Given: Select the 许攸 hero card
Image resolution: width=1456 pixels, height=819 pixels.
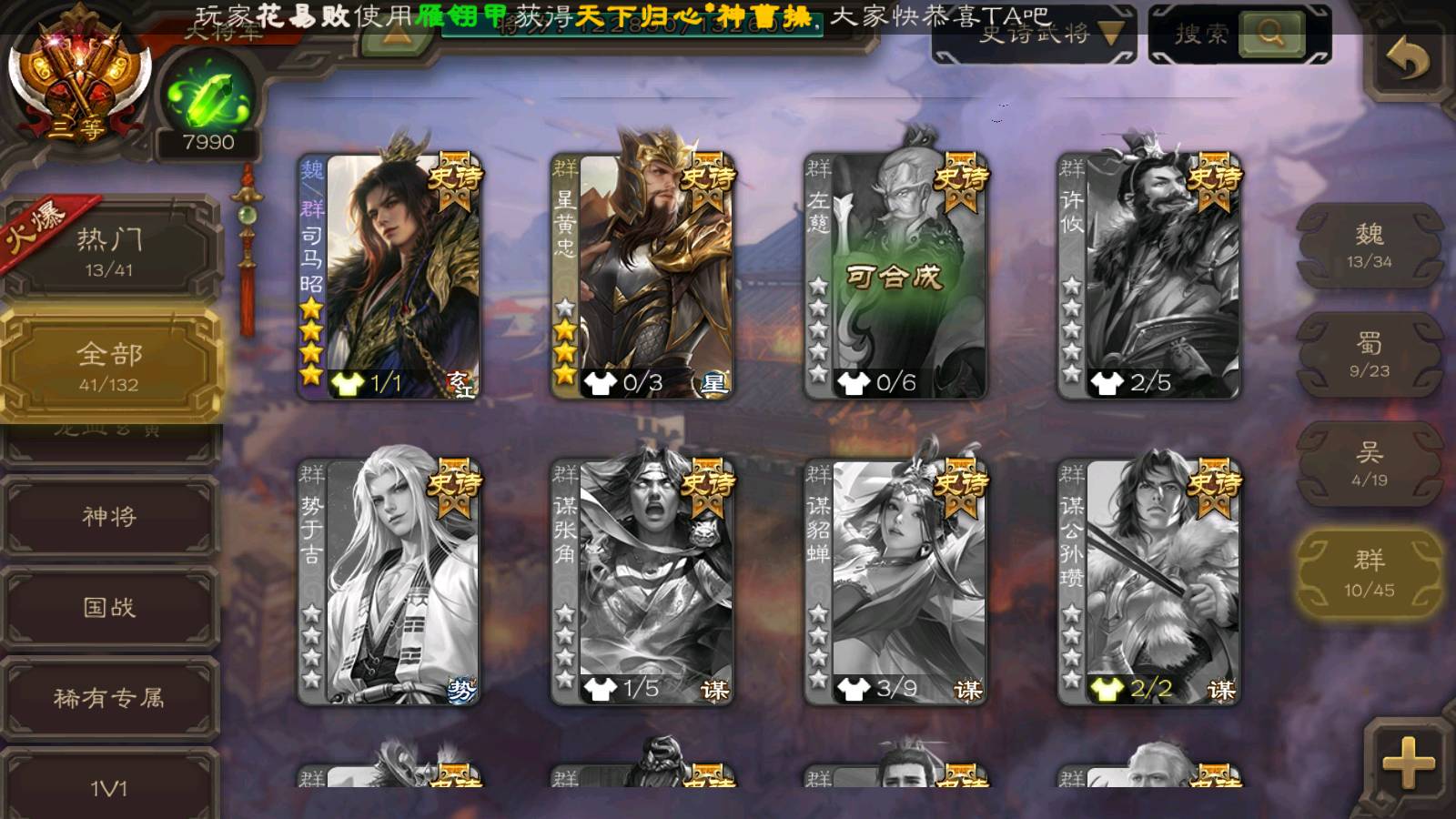Looking at the screenshot, I should pos(1148,277).
